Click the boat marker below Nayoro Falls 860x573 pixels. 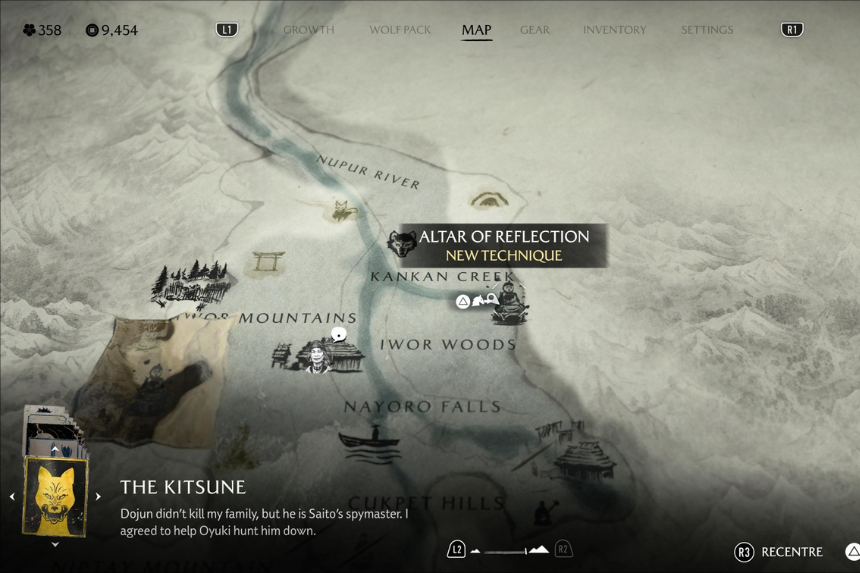coord(369,438)
